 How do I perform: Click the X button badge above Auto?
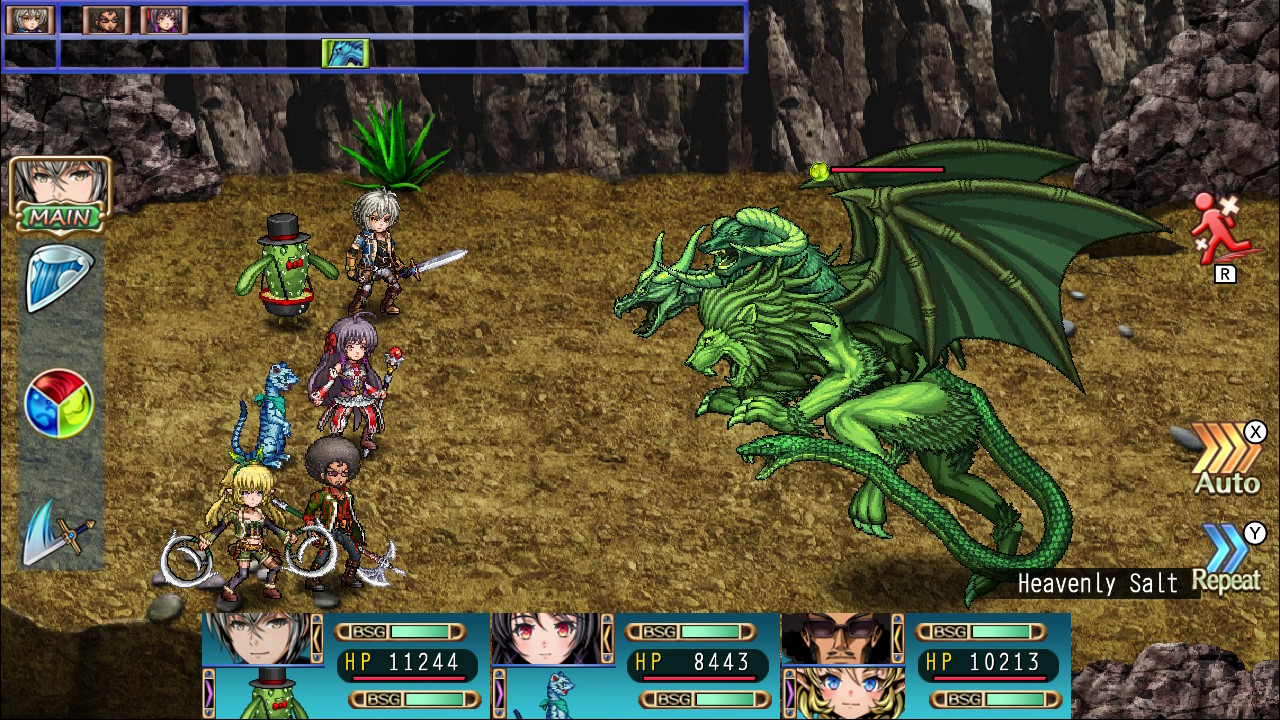1256,432
